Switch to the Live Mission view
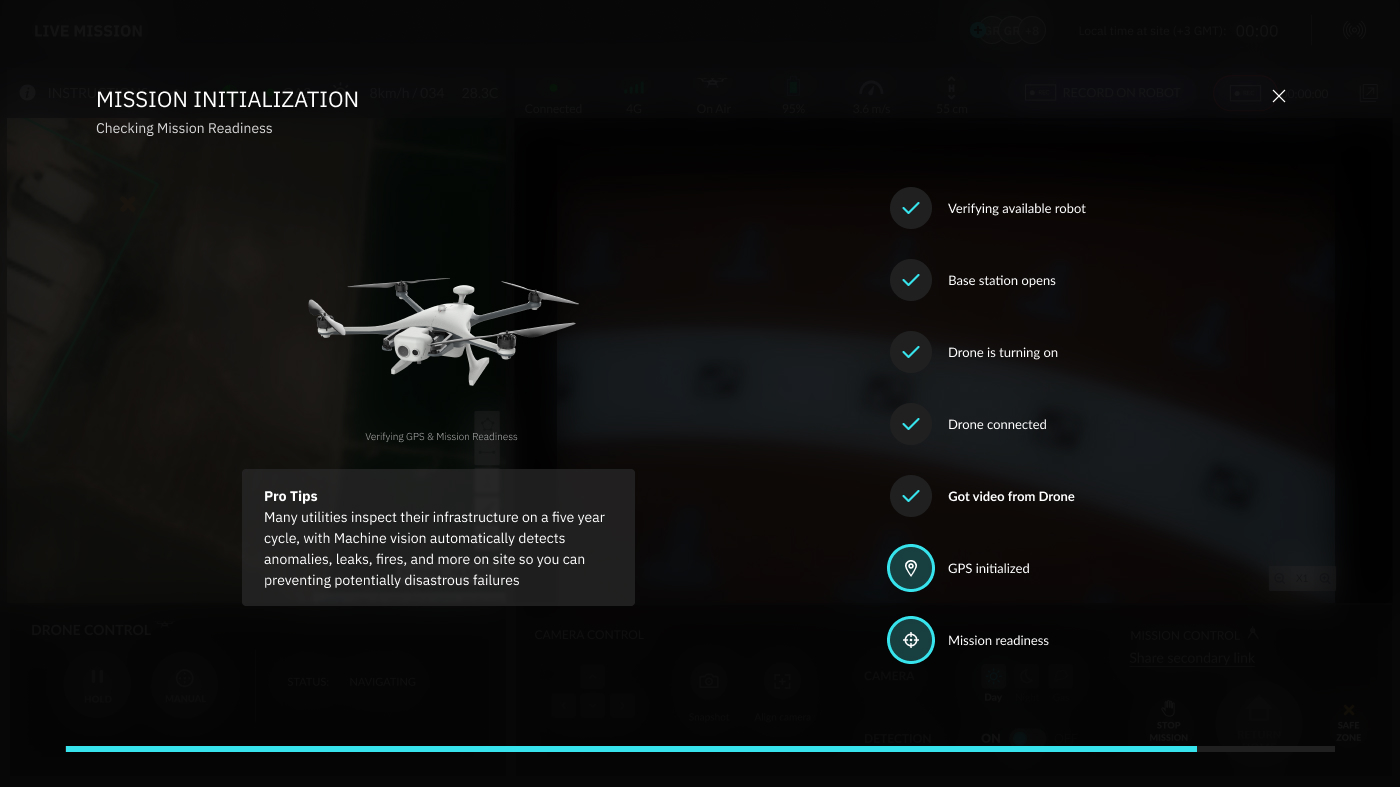The height and width of the screenshot is (787, 1400). 86,30
